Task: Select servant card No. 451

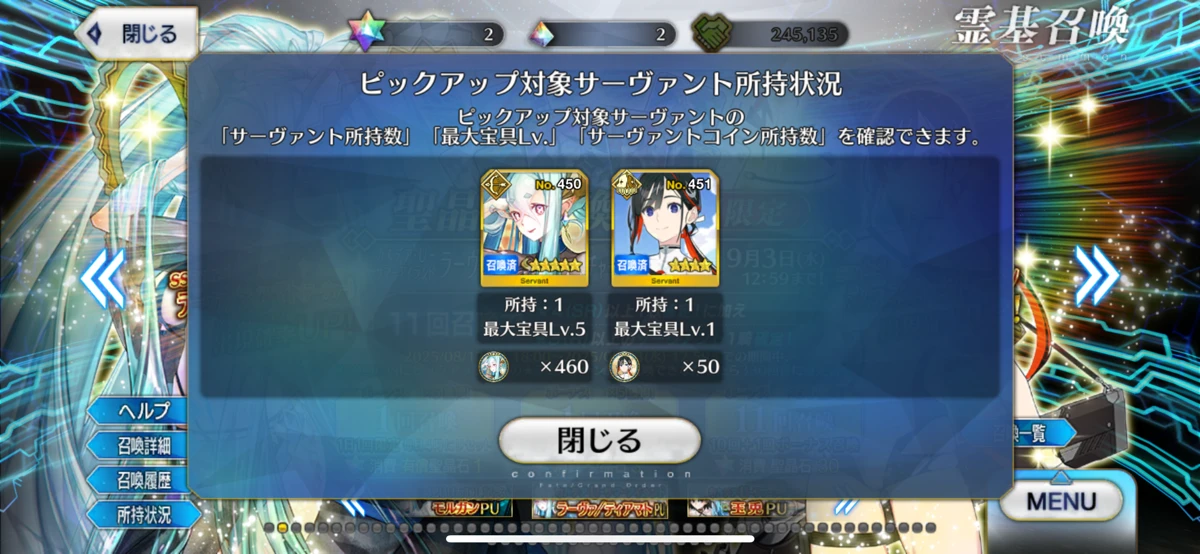Action: coord(650,229)
